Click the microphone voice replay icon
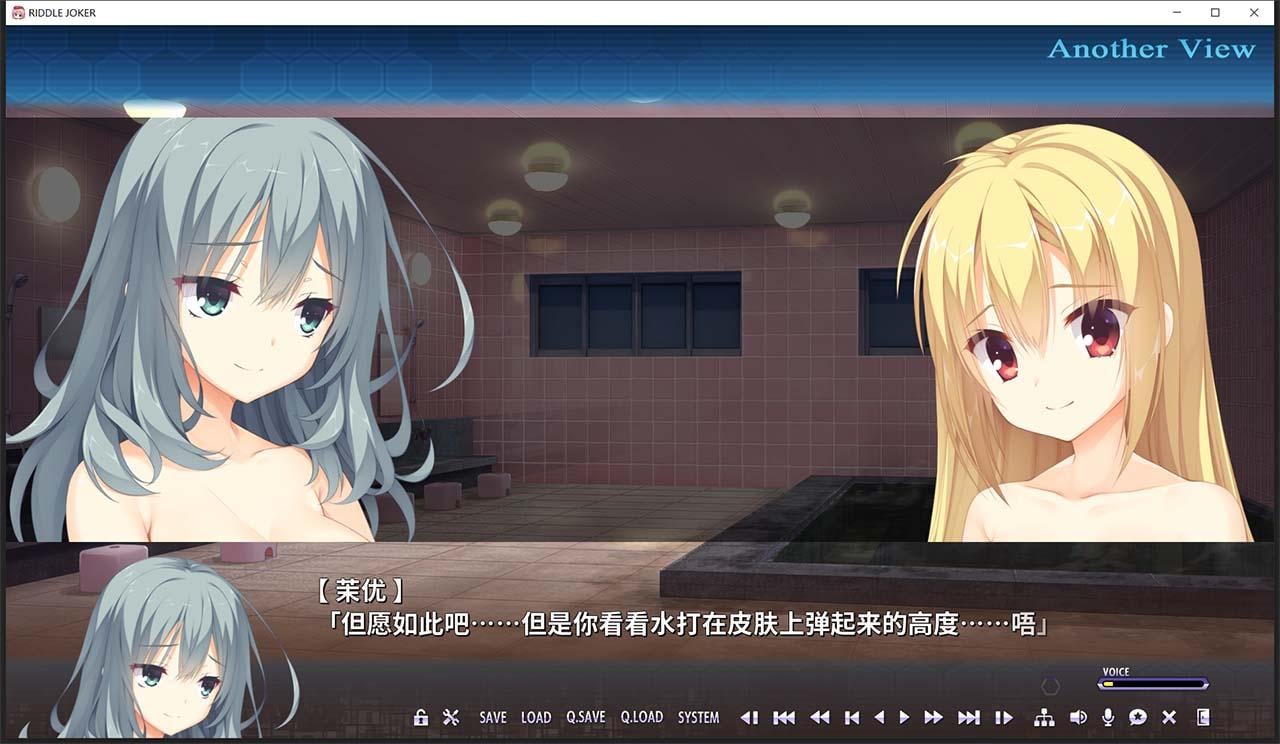The image size is (1280, 744). point(1109,717)
